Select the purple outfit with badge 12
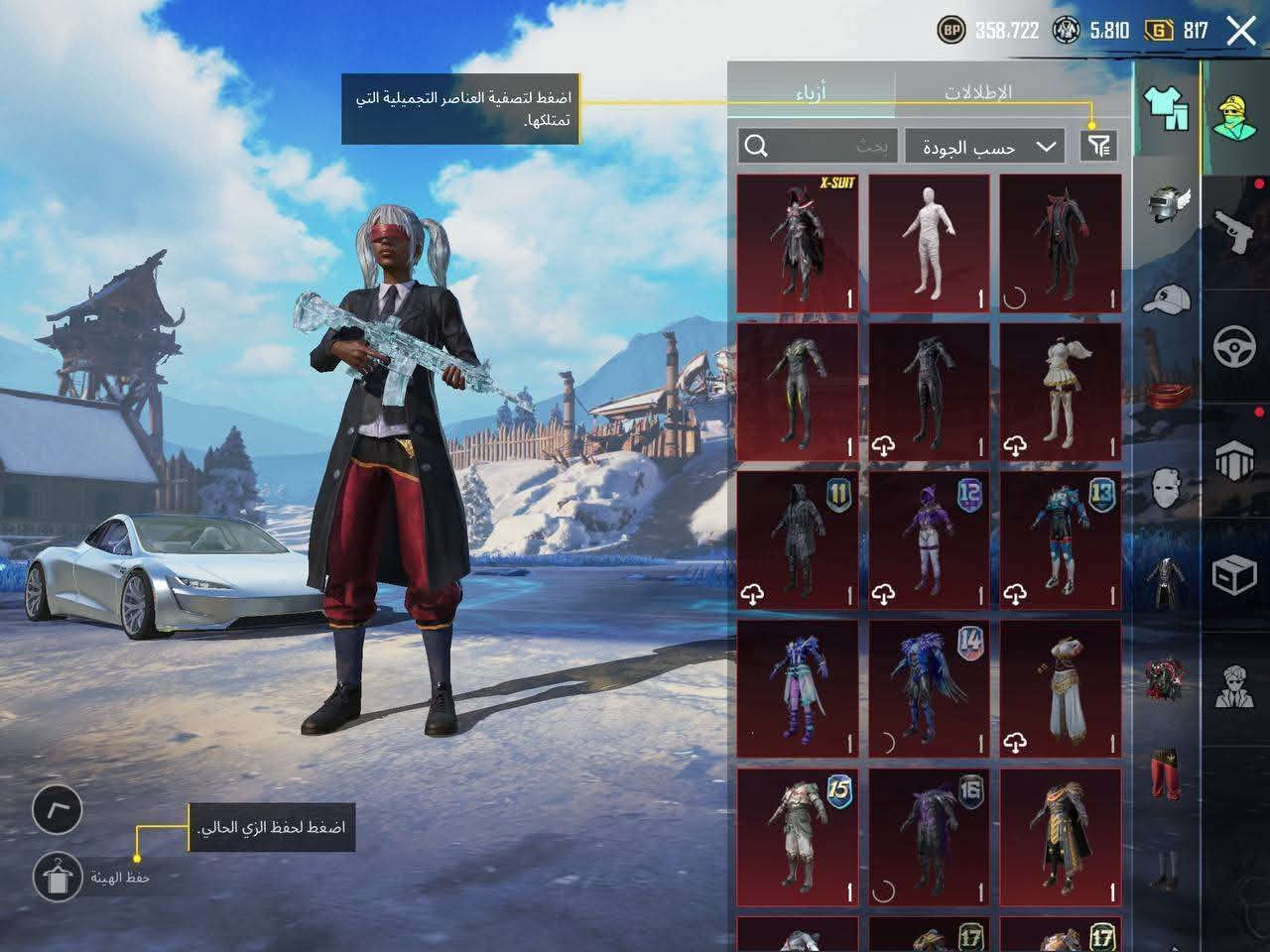This screenshot has height=952, width=1270. click(930, 539)
